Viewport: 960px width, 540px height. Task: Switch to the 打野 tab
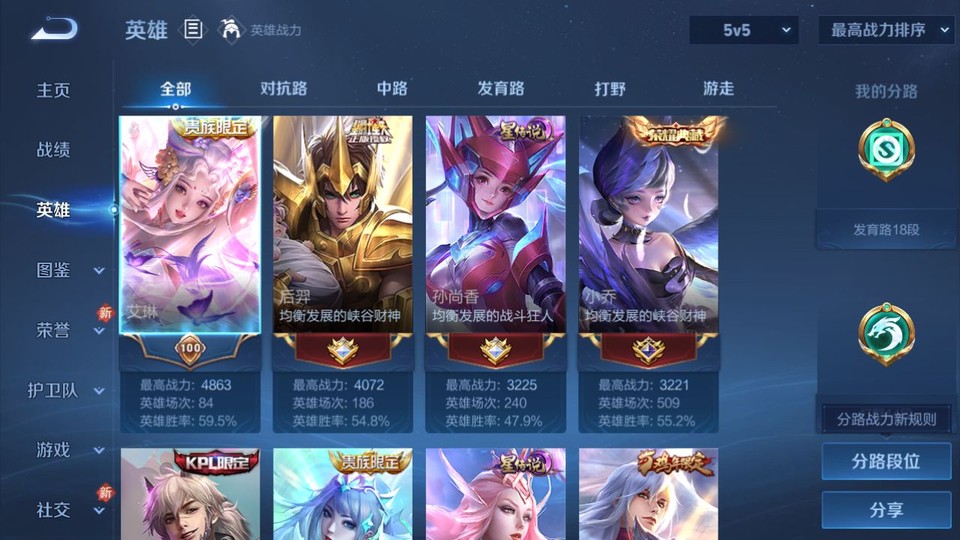click(610, 88)
